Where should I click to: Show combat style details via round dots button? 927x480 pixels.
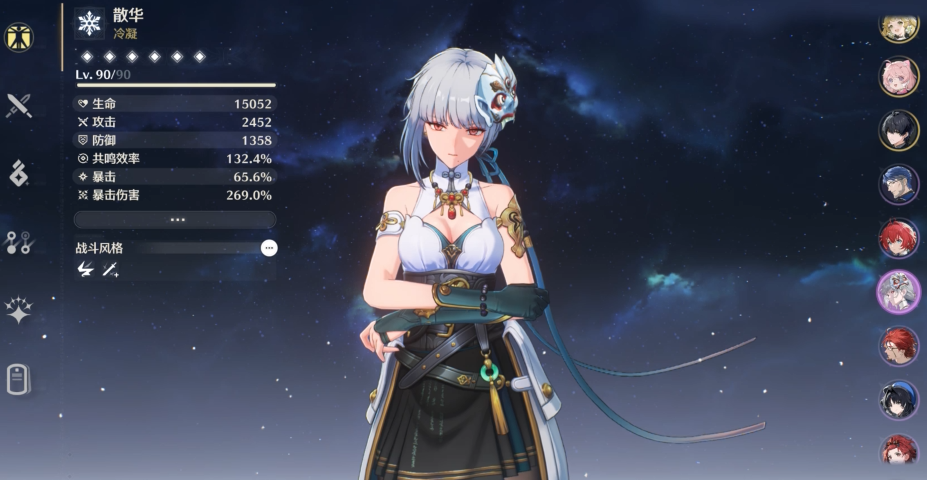[268, 247]
